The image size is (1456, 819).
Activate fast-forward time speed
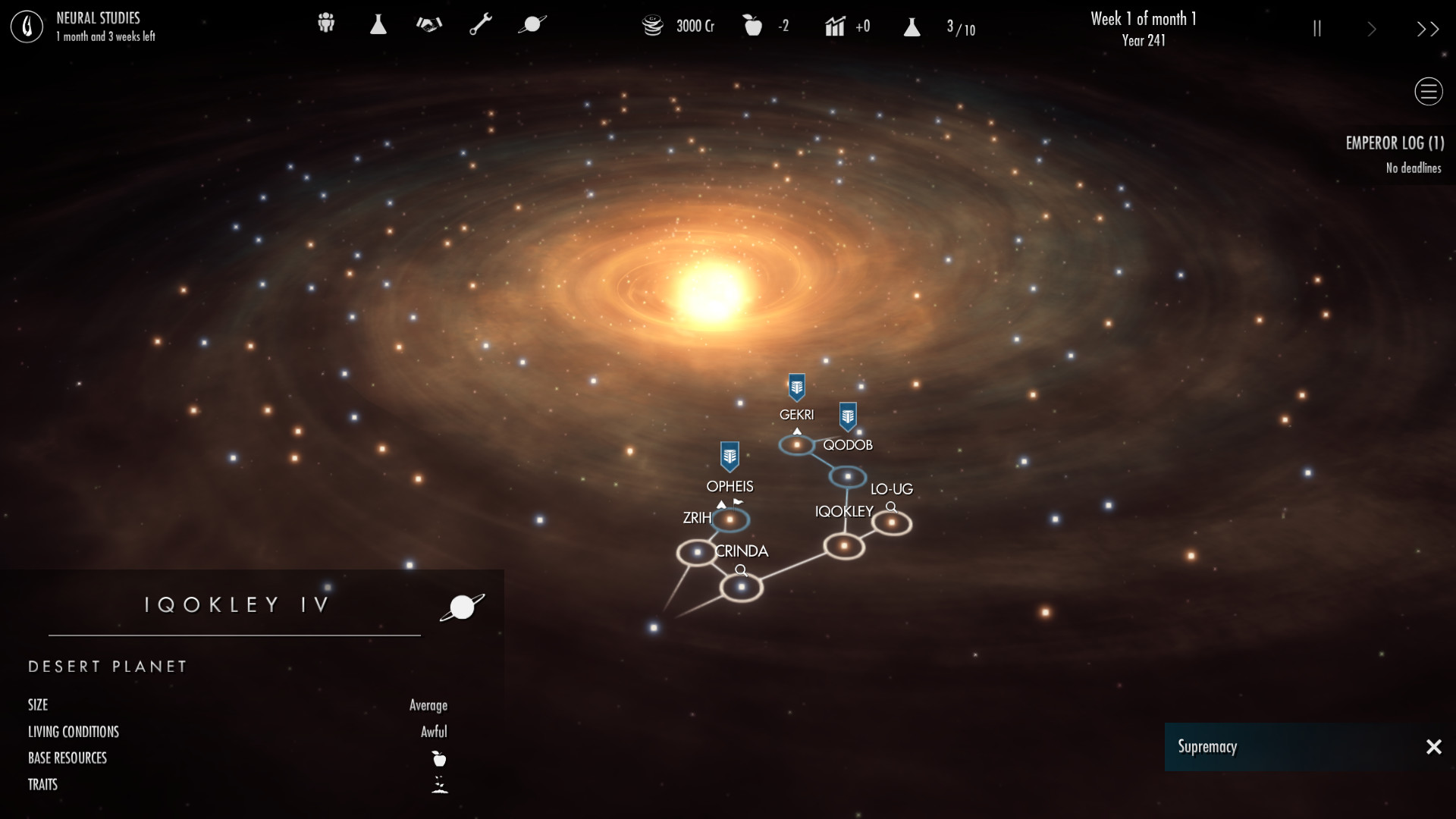[x=1427, y=29]
